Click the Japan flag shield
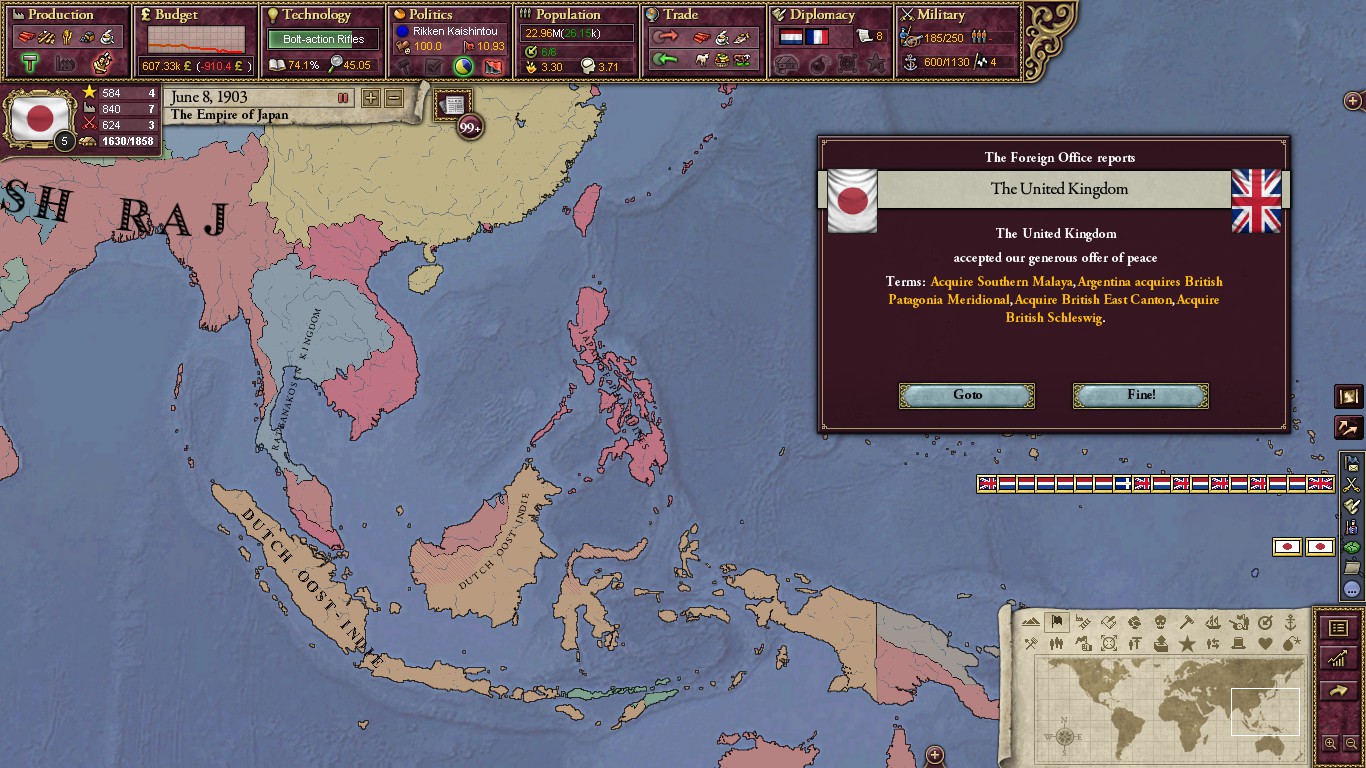Image resolution: width=1366 pixels, height=768 pixels. pos(39,118)
